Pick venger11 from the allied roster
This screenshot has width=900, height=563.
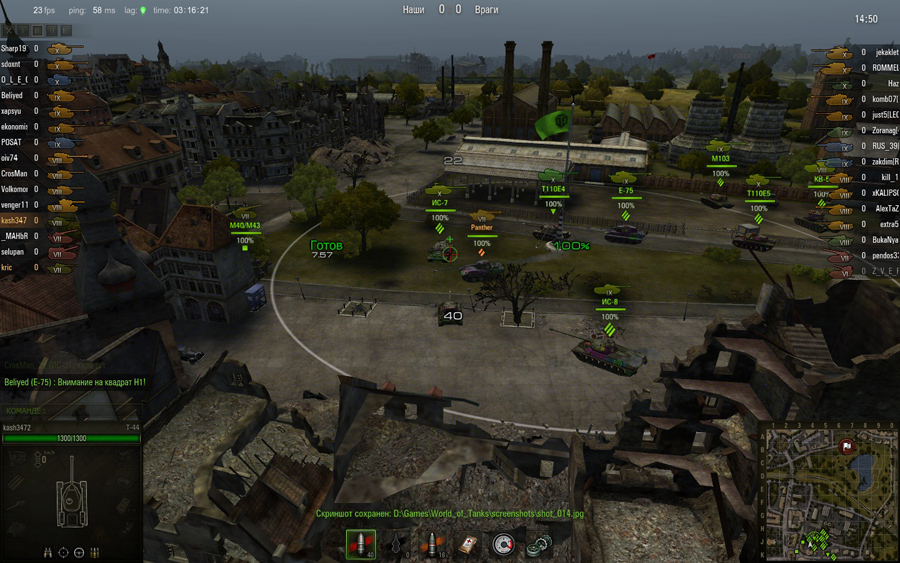point(14,204)
